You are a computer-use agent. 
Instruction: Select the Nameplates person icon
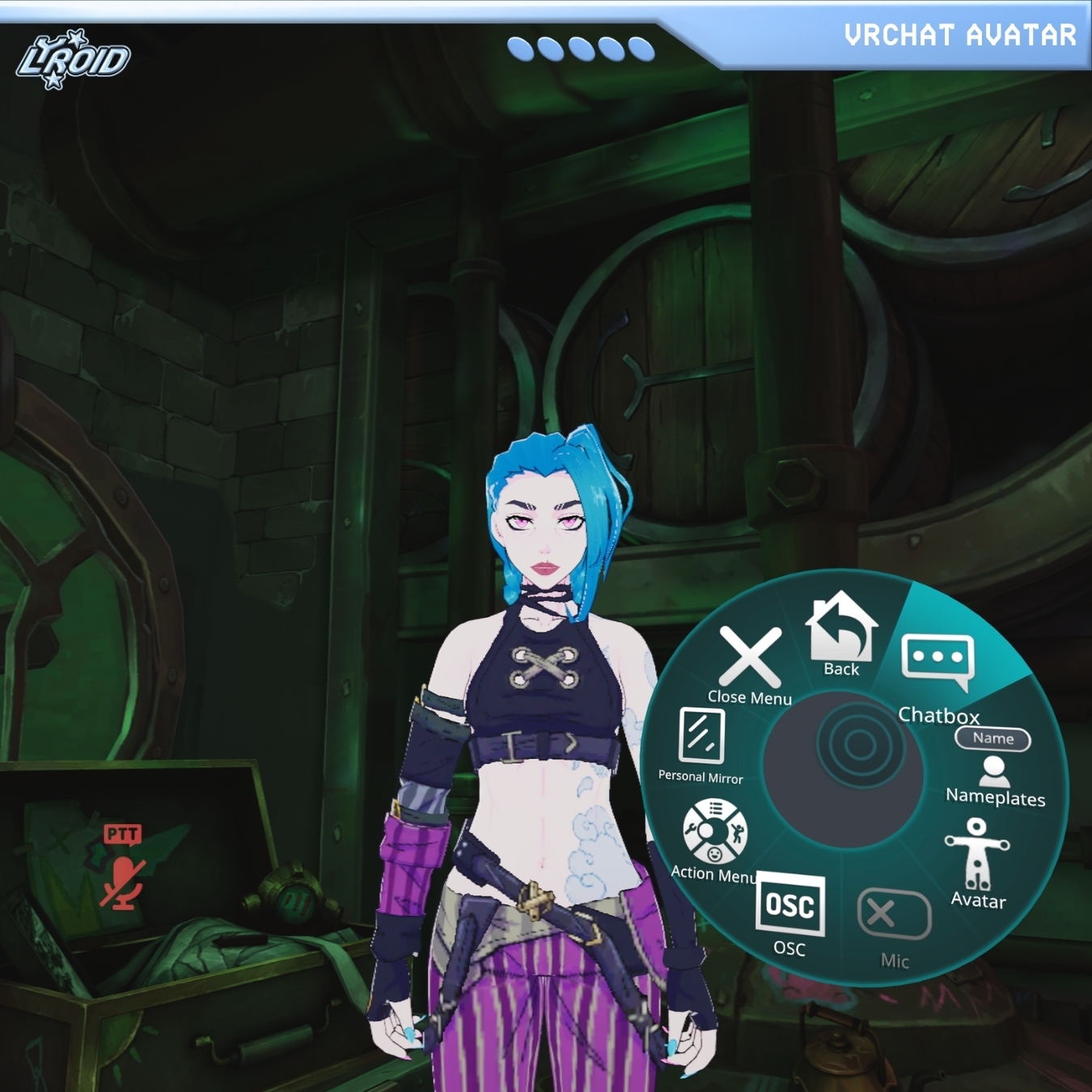994,771
